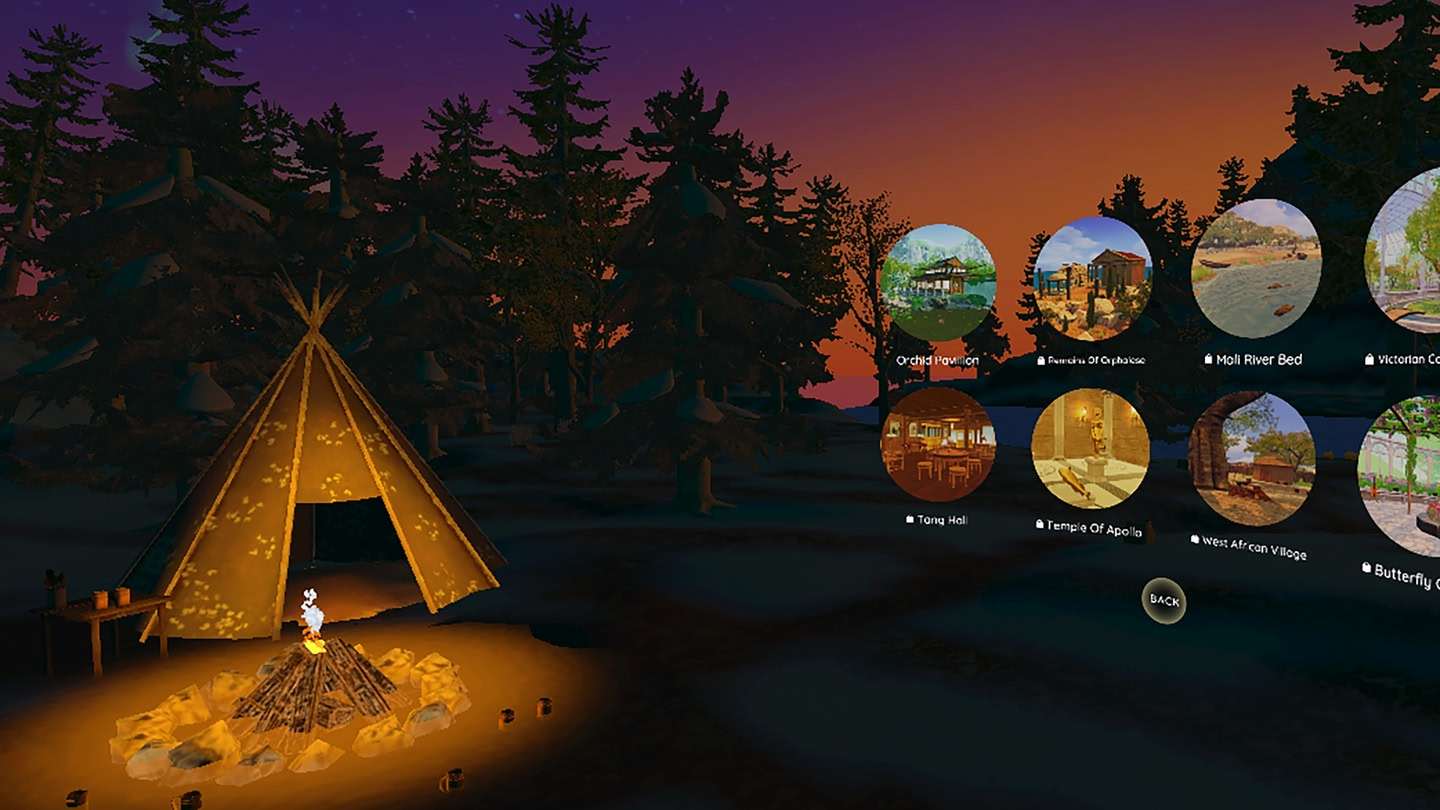Go back with the BACK button

tap(1164, 600)
